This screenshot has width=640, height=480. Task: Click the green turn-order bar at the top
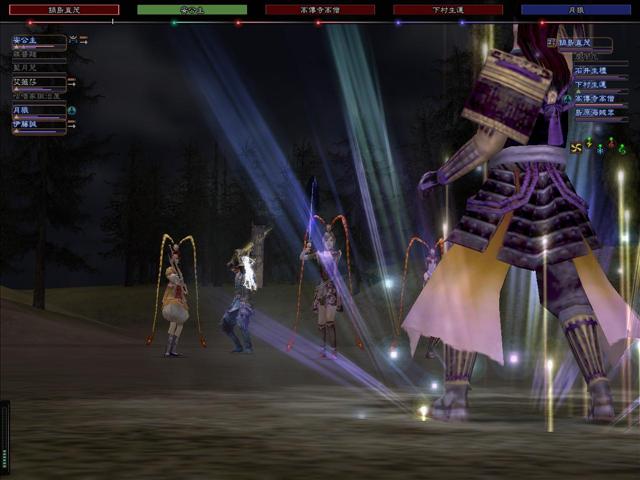pyautogui.click(x=192, y=10)
